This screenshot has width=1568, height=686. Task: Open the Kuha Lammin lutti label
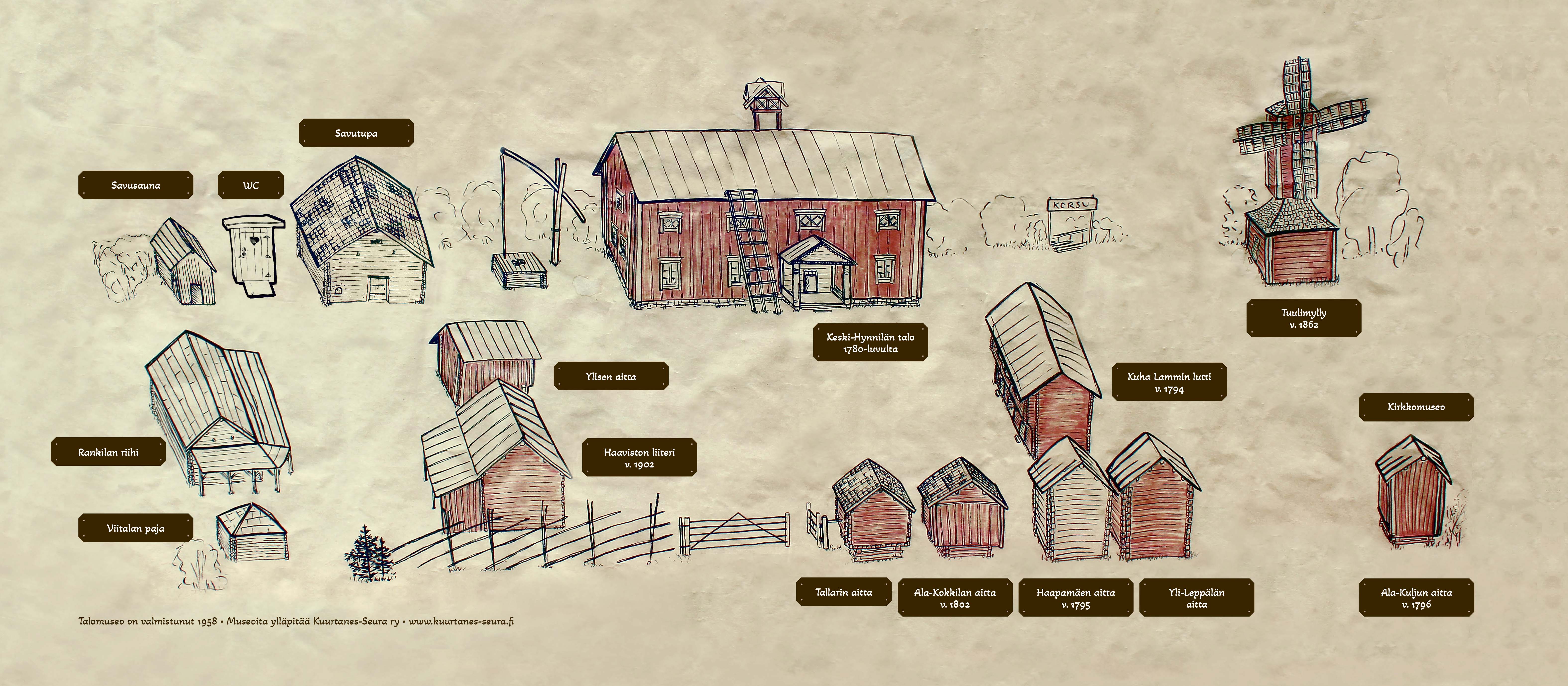tap(1169, 382)
